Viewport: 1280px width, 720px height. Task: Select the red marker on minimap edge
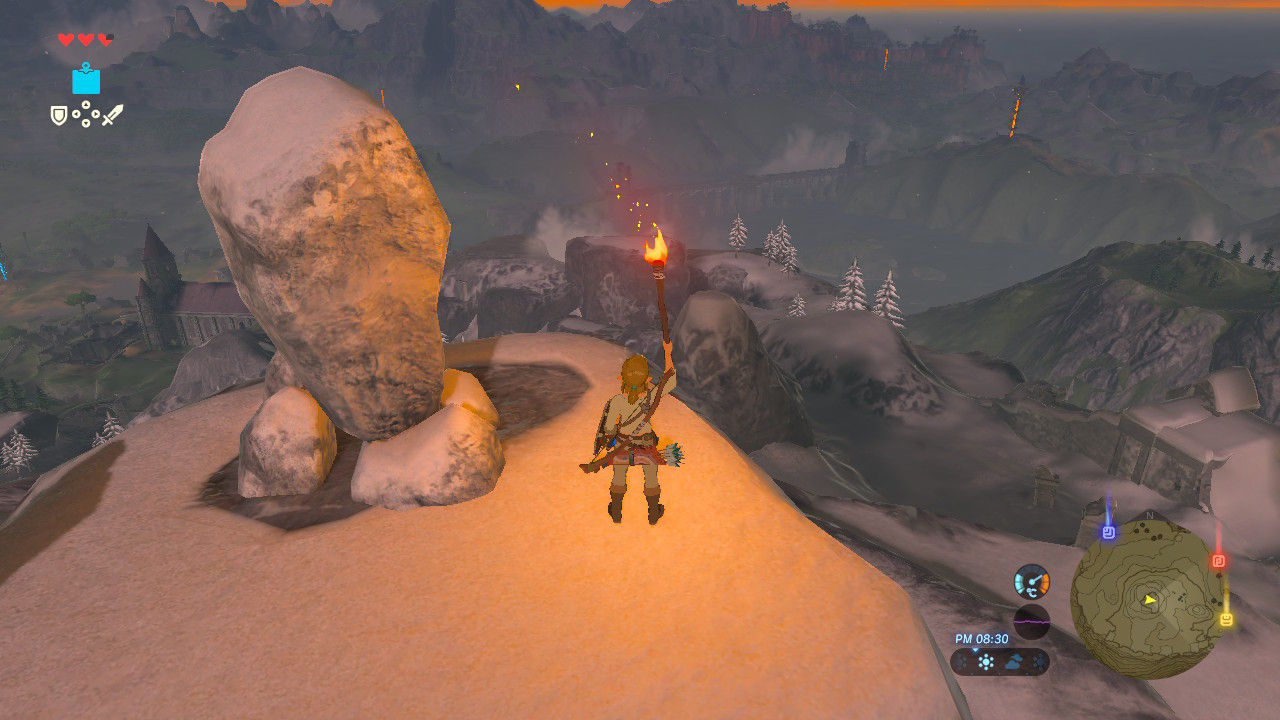click(1218, 561)
